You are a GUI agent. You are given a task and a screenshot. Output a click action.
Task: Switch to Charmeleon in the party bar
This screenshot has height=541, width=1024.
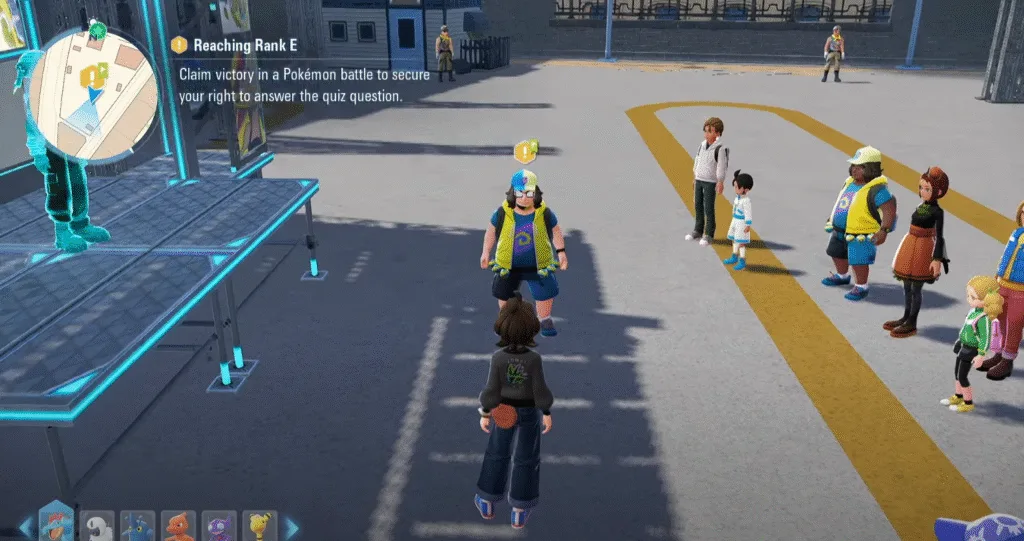[x=178, y=526]
